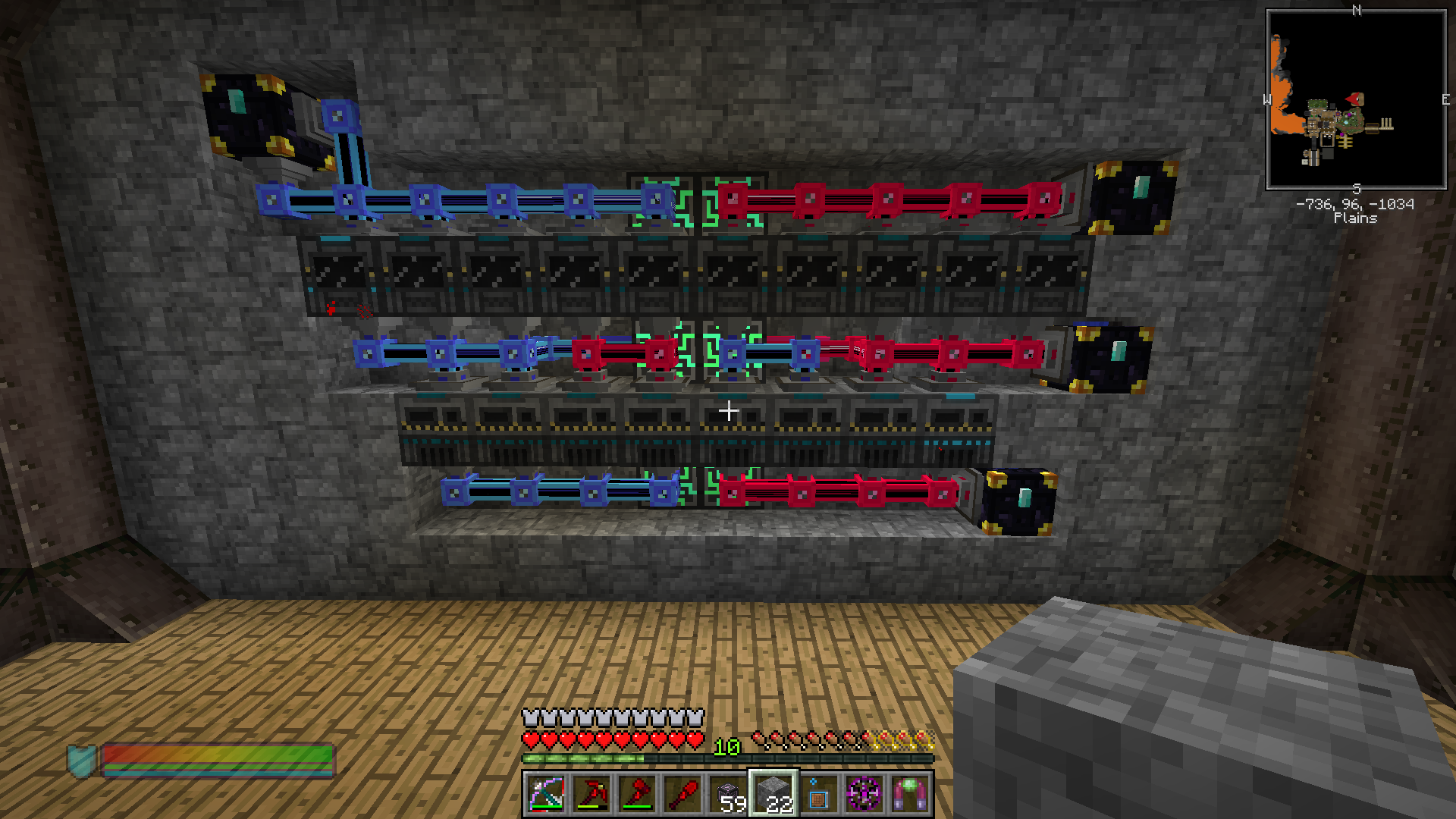The width and height of the screenshot is (1456, 819).
Task: Equip the red shovel from the hotbar
Action: (682, 794)
